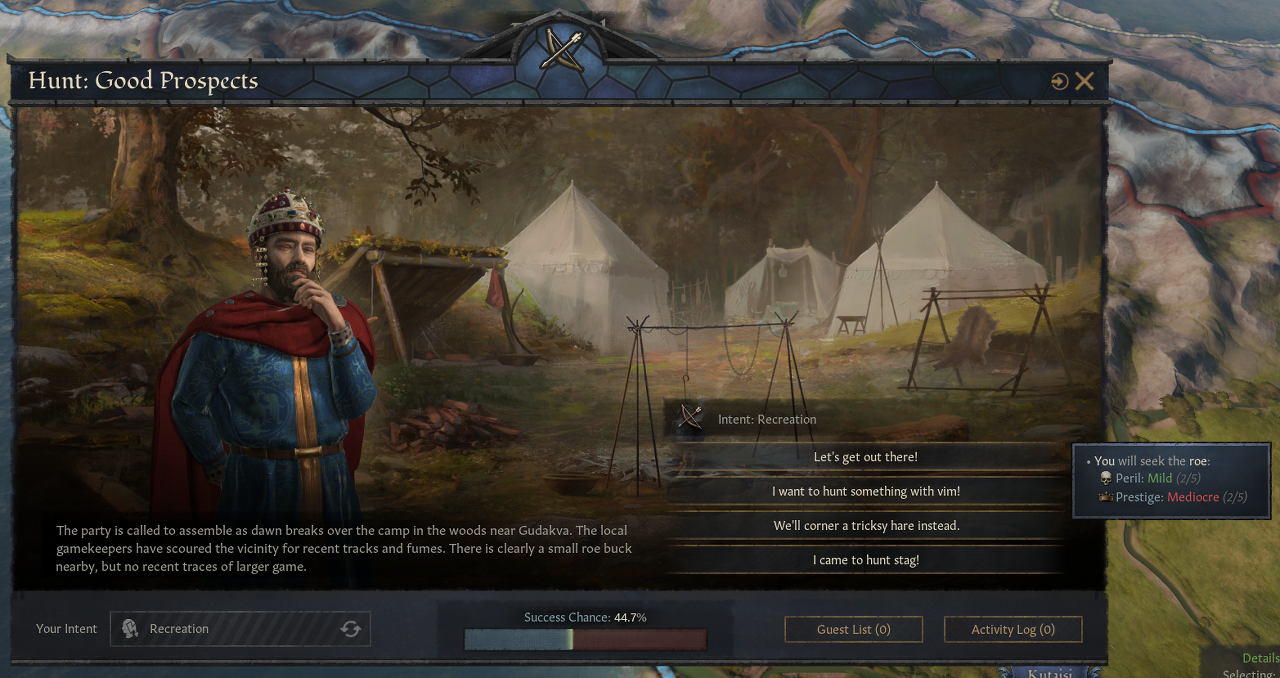Image resolution: width=1280 pixels, height=678 pixels.
Task: Click the arrow icon beside the close button
Action: coord(1059,82)
